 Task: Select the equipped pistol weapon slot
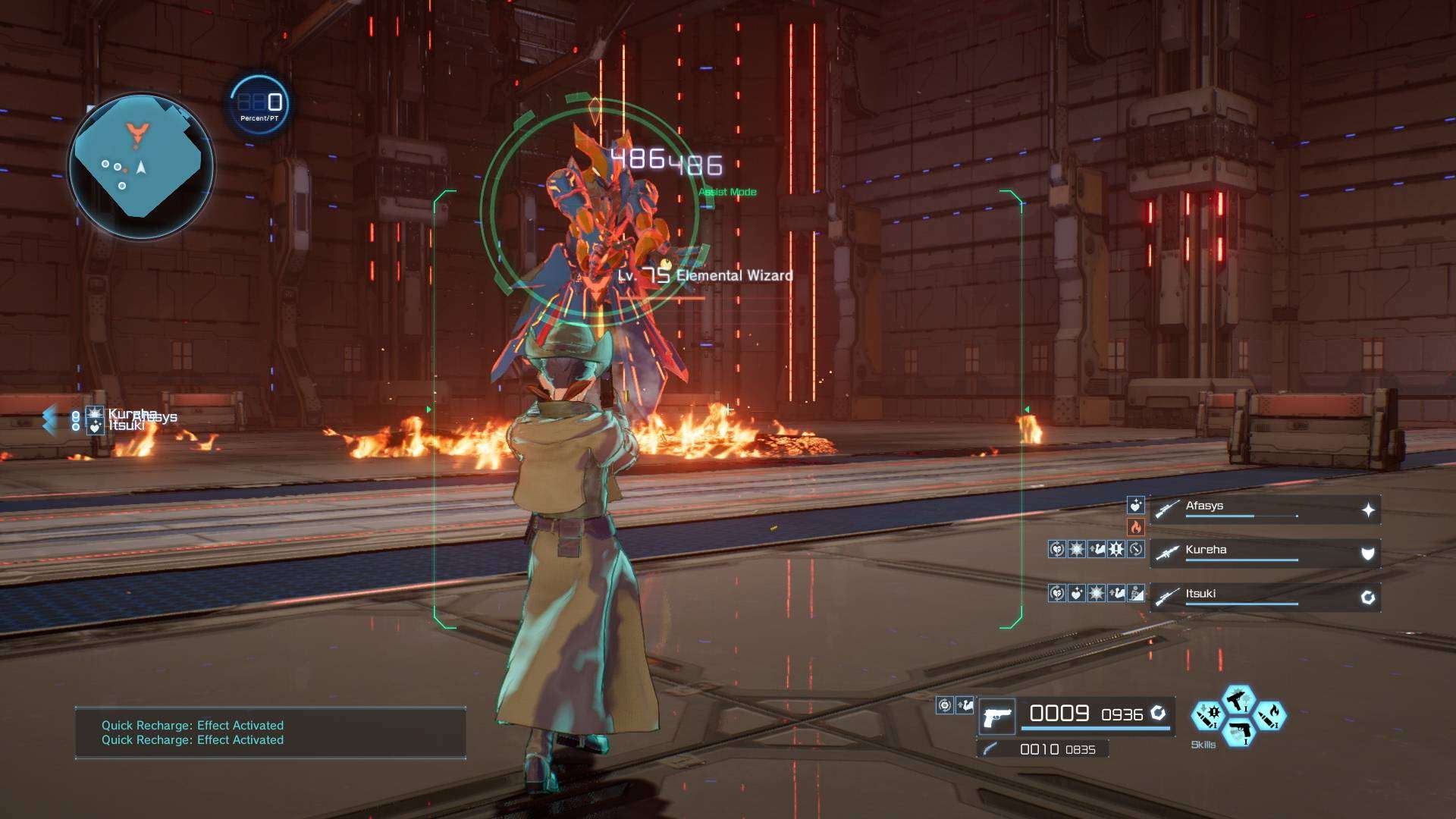point(996,716)
